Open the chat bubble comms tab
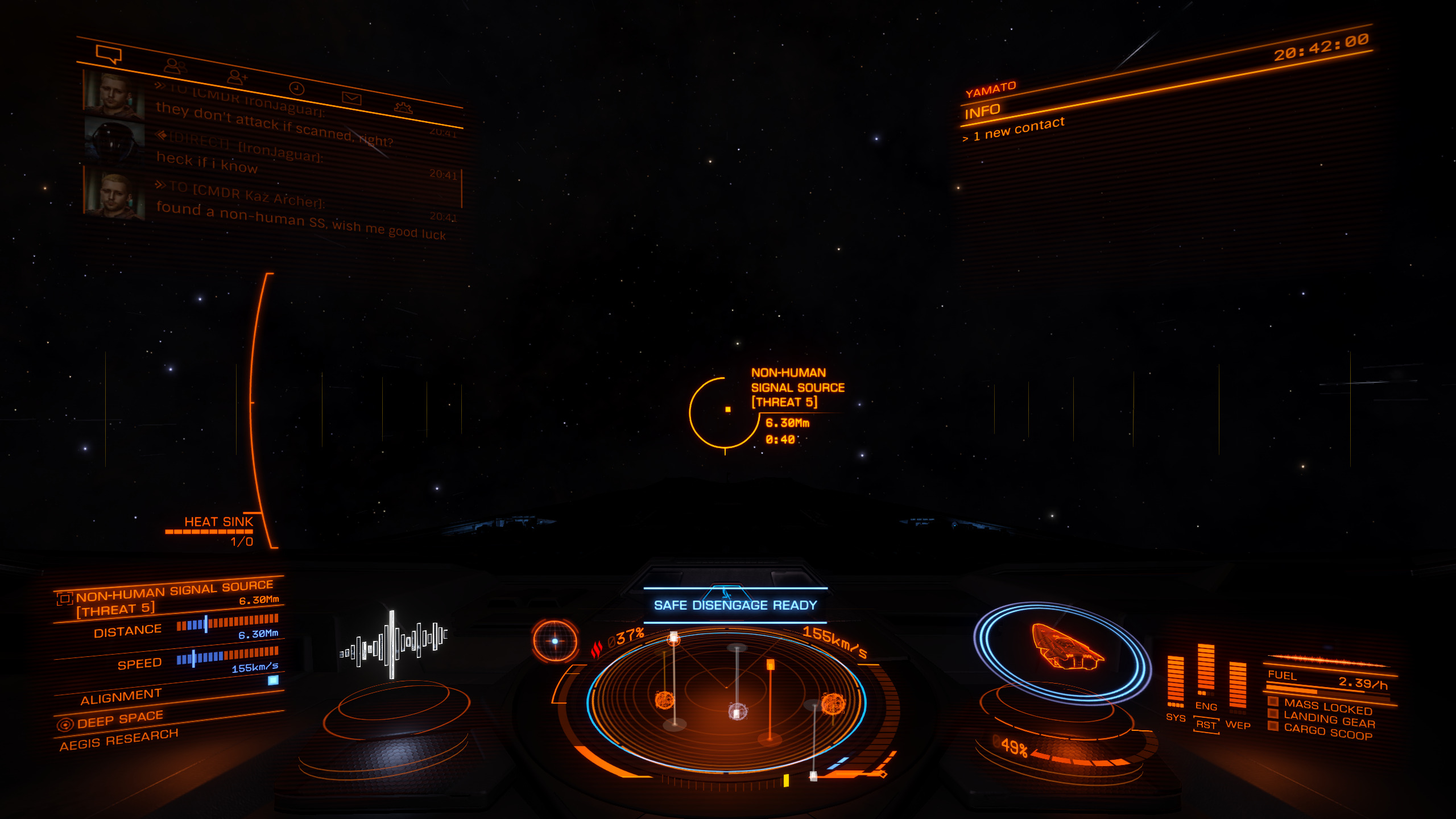 (109, 55)
